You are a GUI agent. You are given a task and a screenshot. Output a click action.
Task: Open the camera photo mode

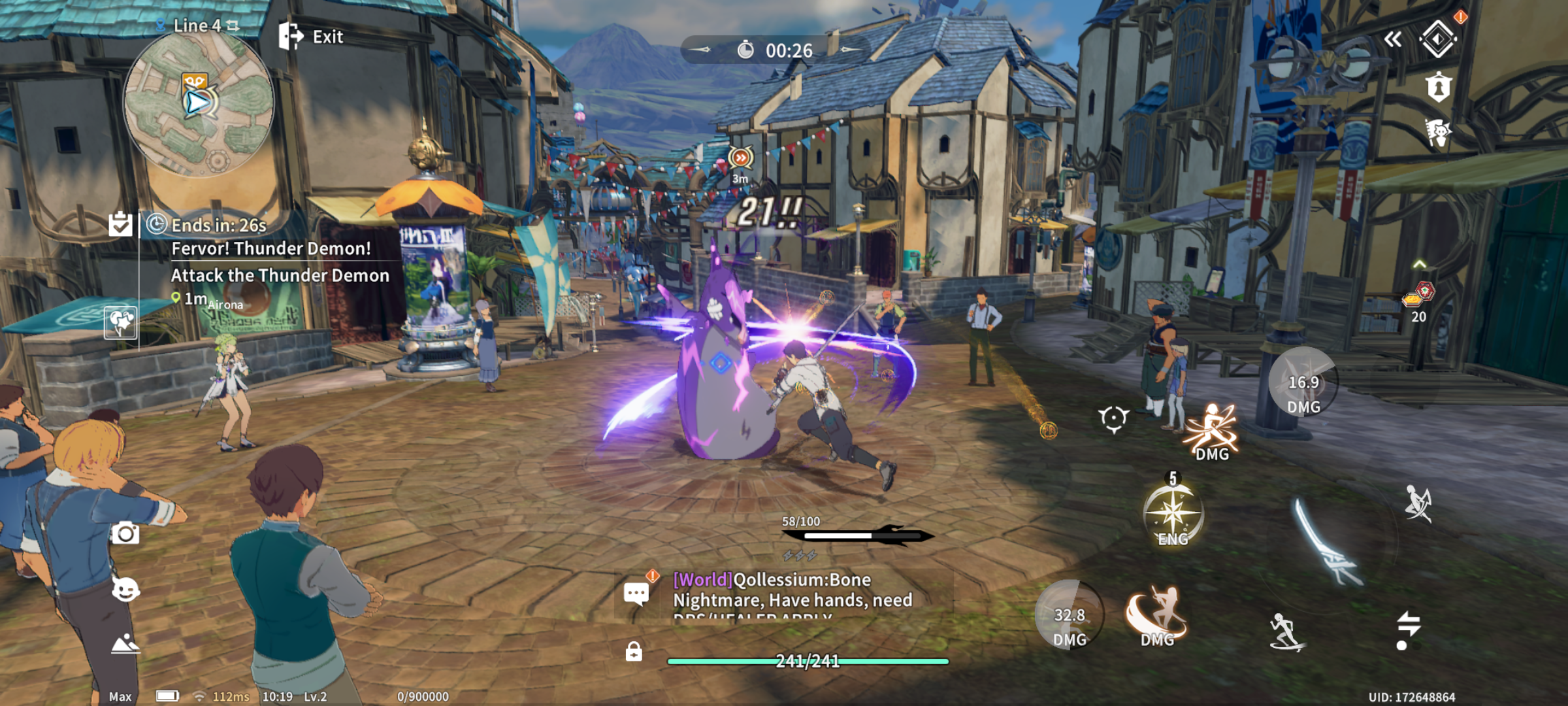[x=125, y=533]
